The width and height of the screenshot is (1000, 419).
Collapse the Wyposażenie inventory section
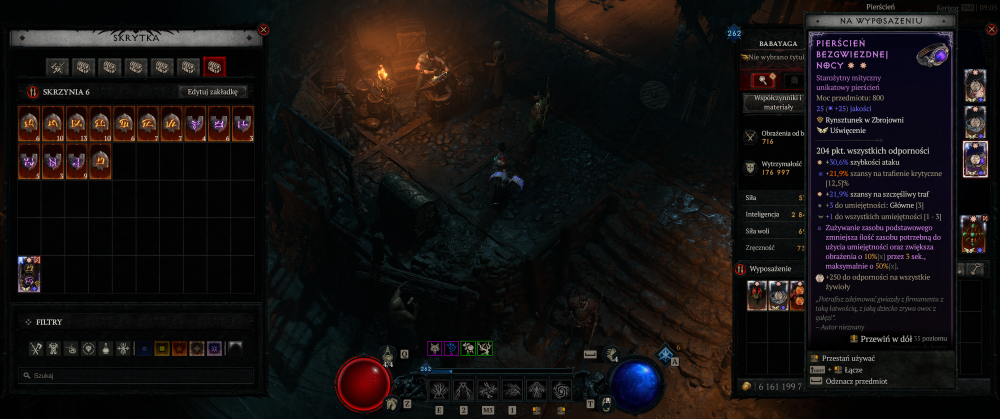[x=740, y=269]
